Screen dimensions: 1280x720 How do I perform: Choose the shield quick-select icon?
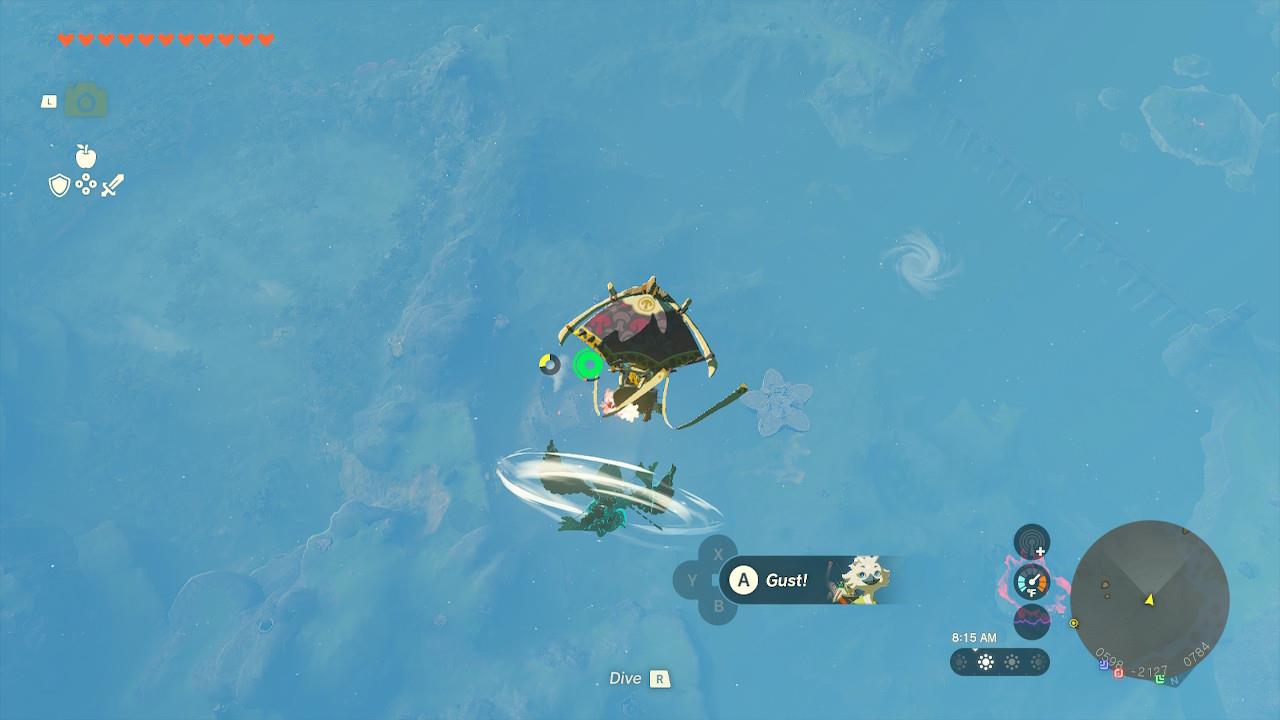(59, 185)
